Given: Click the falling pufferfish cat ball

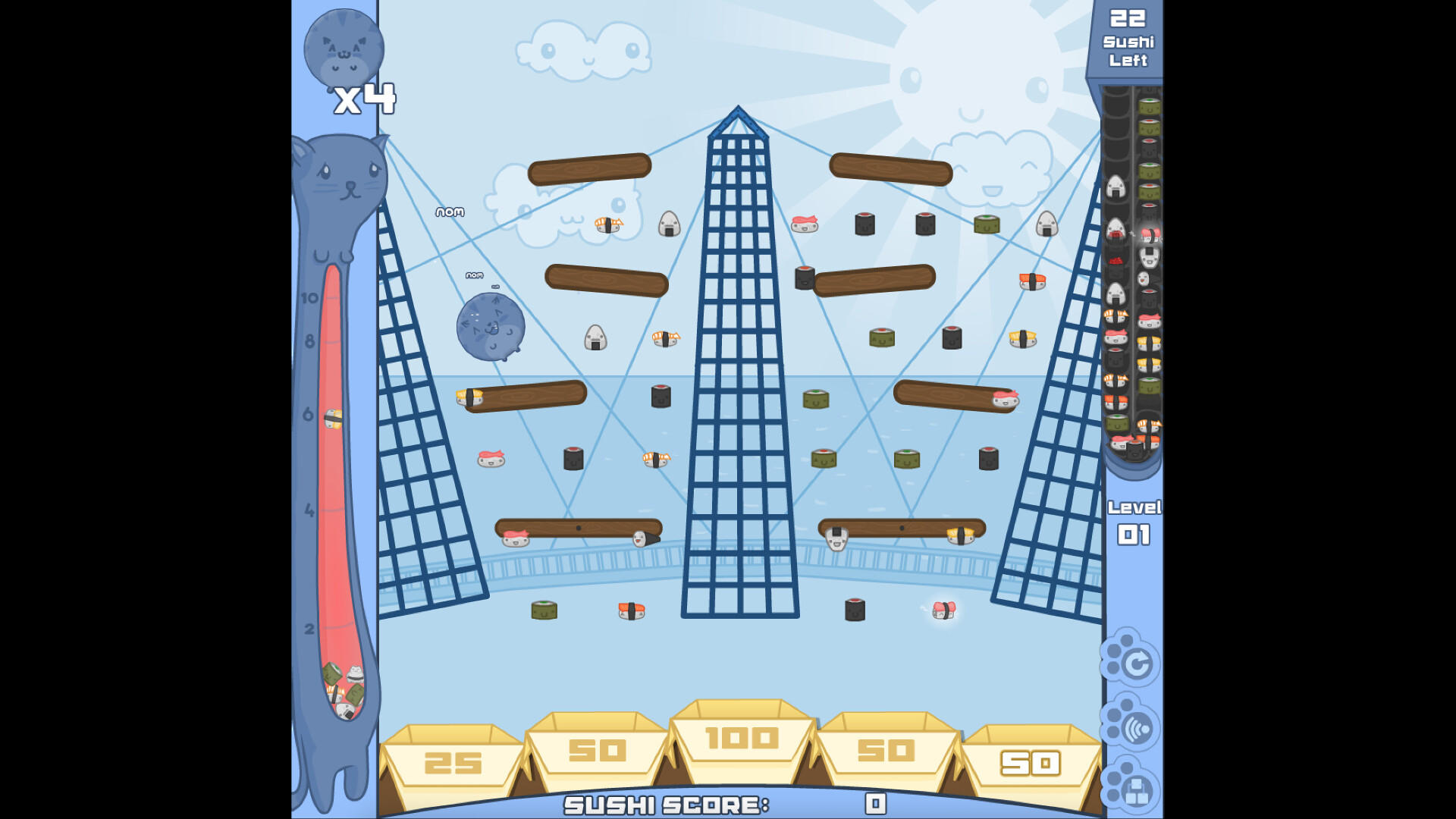Looking at the screenshot, I should pyautogui.click(x=490, y=328).
